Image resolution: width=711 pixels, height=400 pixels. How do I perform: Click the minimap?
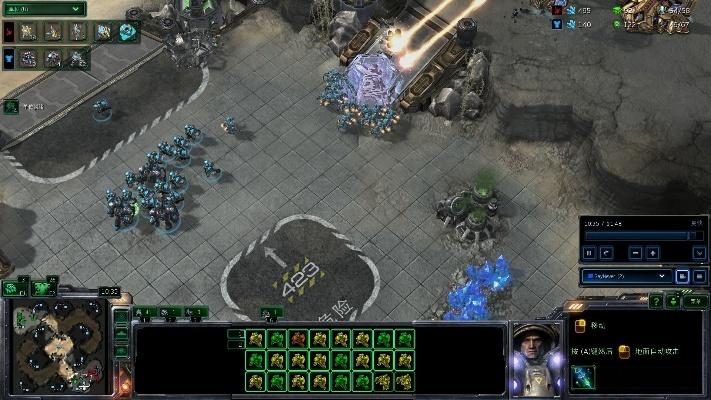coord(59,346)
